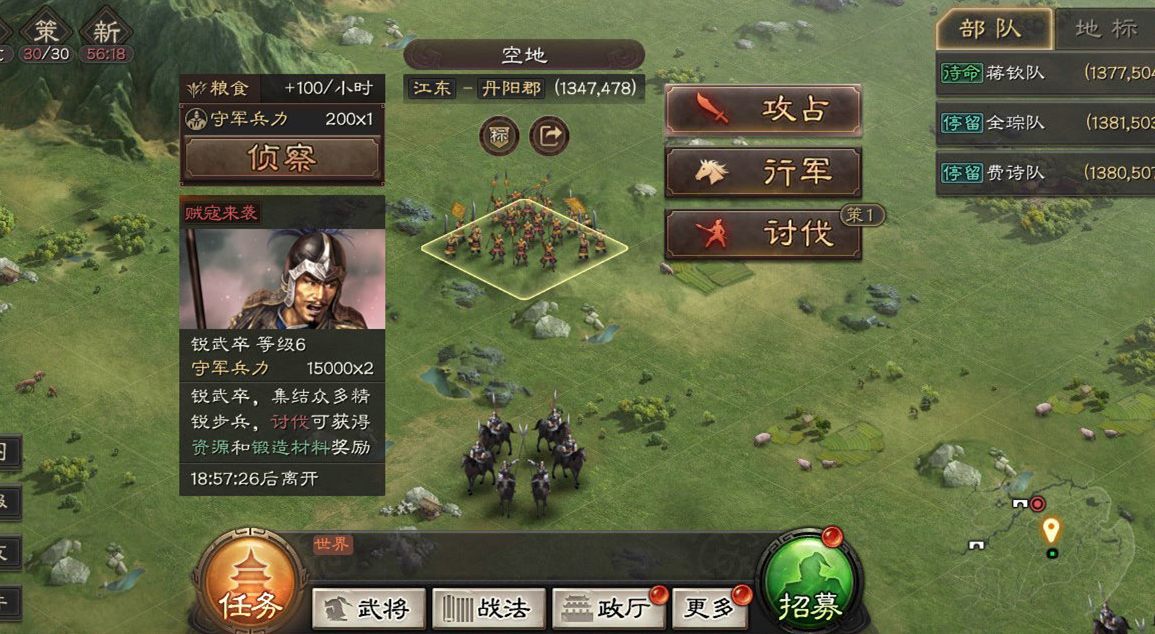Switch to the 地标 (landmarks) tab
The image size is (1155, 634).
1105,29
